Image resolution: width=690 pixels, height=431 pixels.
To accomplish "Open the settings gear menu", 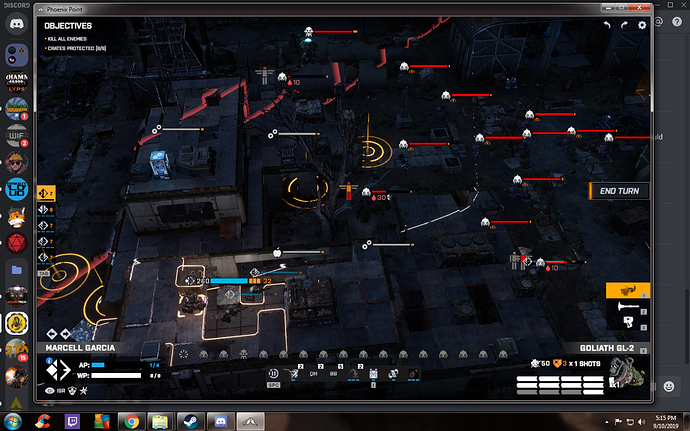I will (642, 25).
